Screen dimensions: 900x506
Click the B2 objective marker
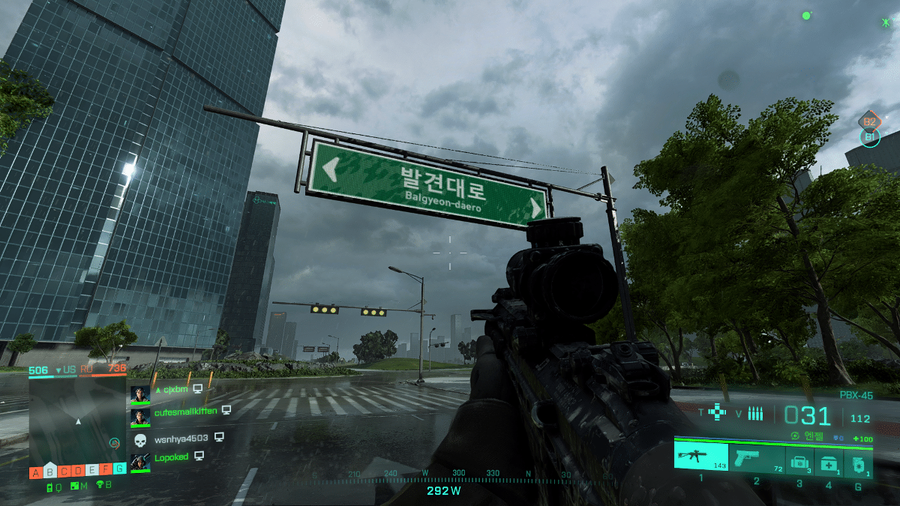coord(869,120)
